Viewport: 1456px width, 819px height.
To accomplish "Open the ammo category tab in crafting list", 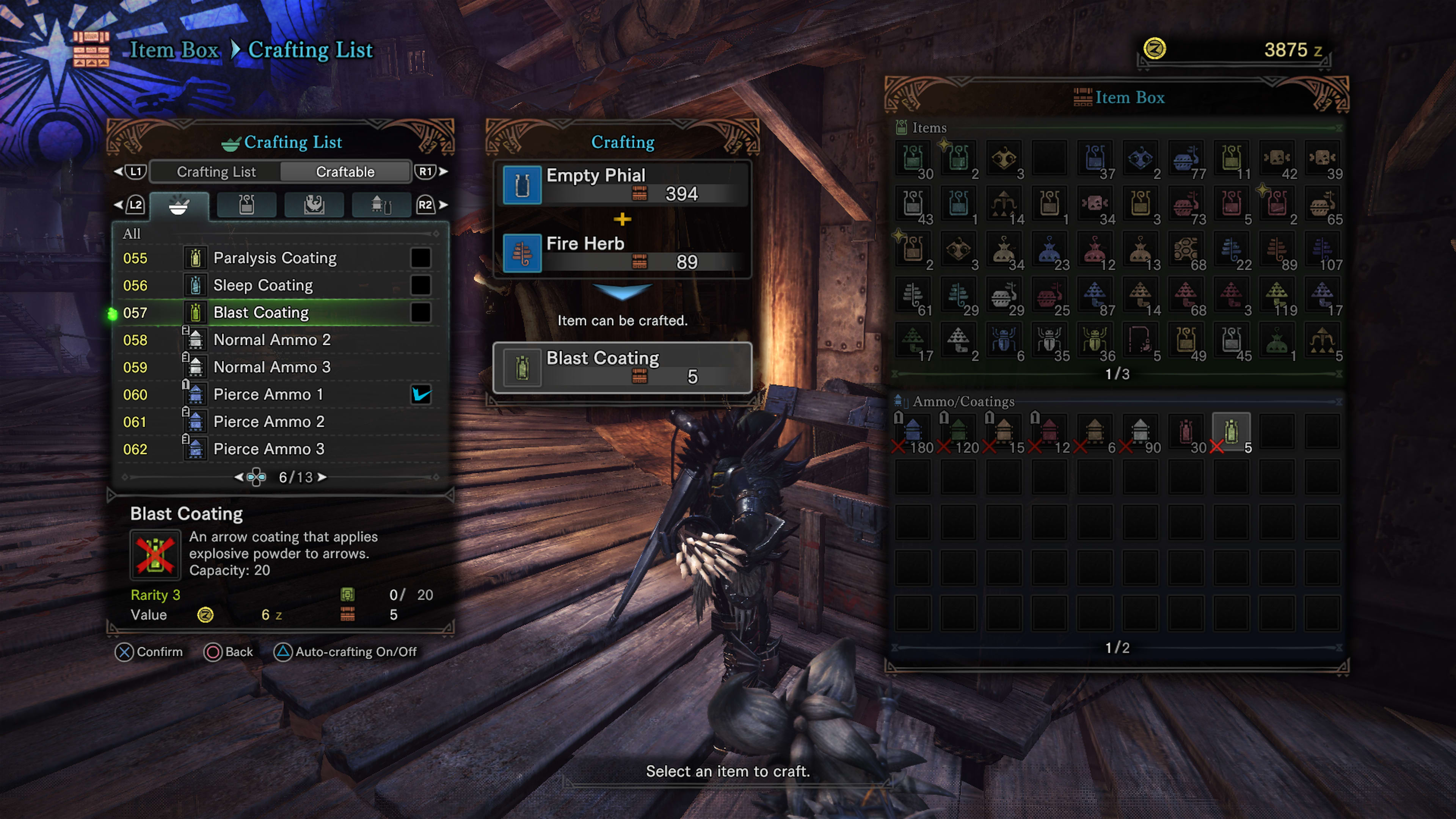I will tap(381, 205).
